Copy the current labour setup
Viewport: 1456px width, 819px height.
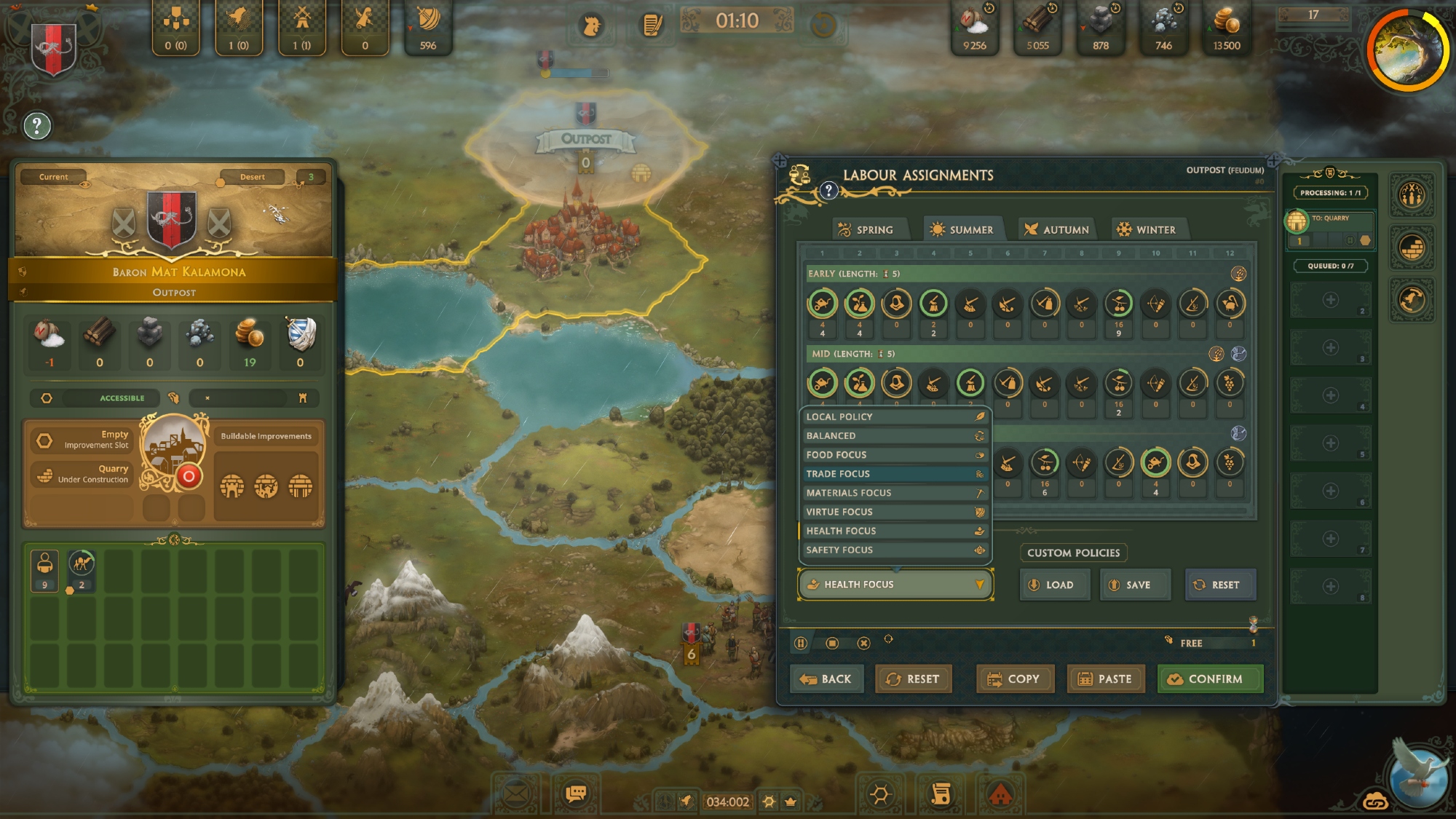[1013, 678]
